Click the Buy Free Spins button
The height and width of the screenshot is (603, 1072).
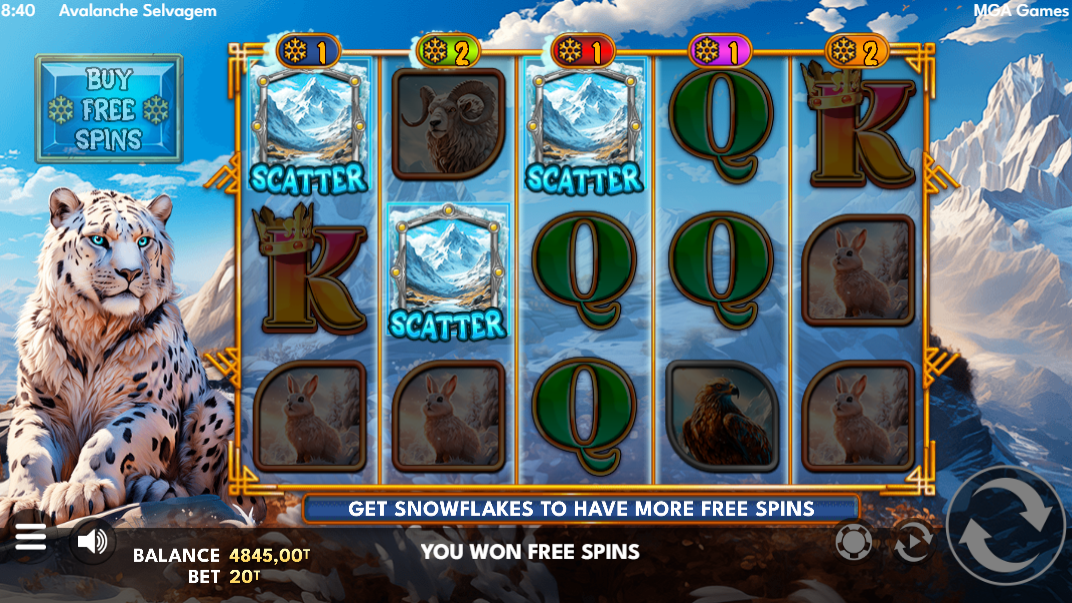pyautogui.click(x=109, y=109)
